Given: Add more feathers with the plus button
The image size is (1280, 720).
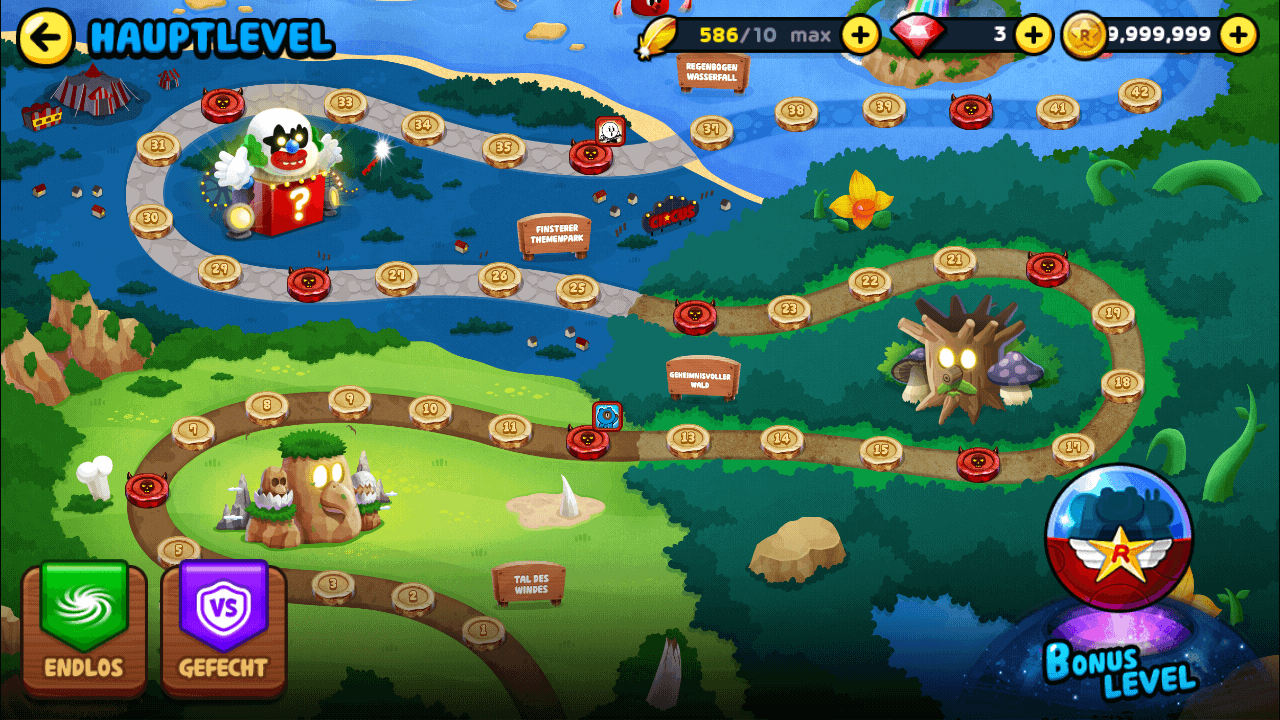Looking at the screenshot, I should 860,36.
